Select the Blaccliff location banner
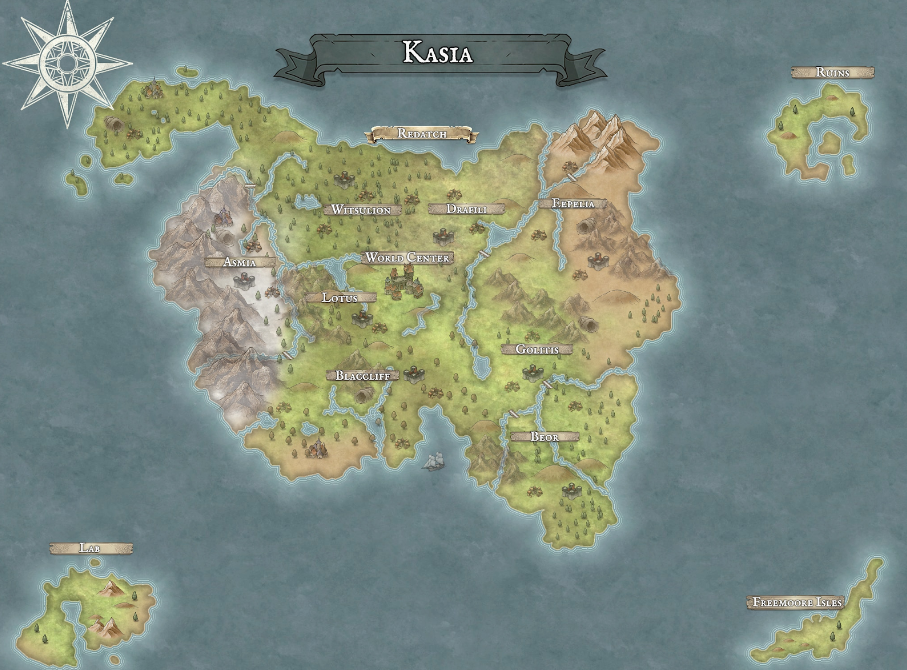This screenshot has width=907, height=670. click(362, 376)
